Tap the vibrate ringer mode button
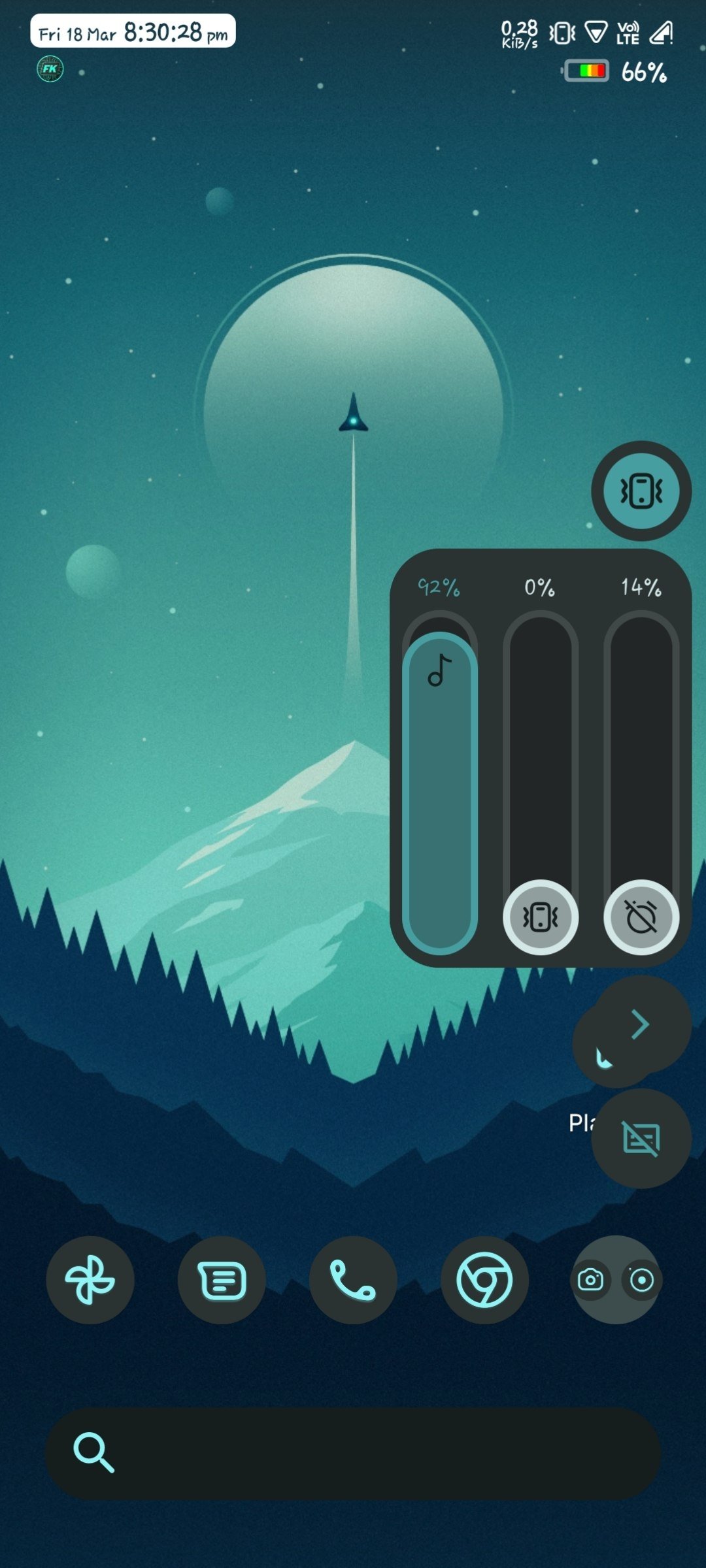The width and height of the screenshot is (706, 1568). [x=641, y=491]
